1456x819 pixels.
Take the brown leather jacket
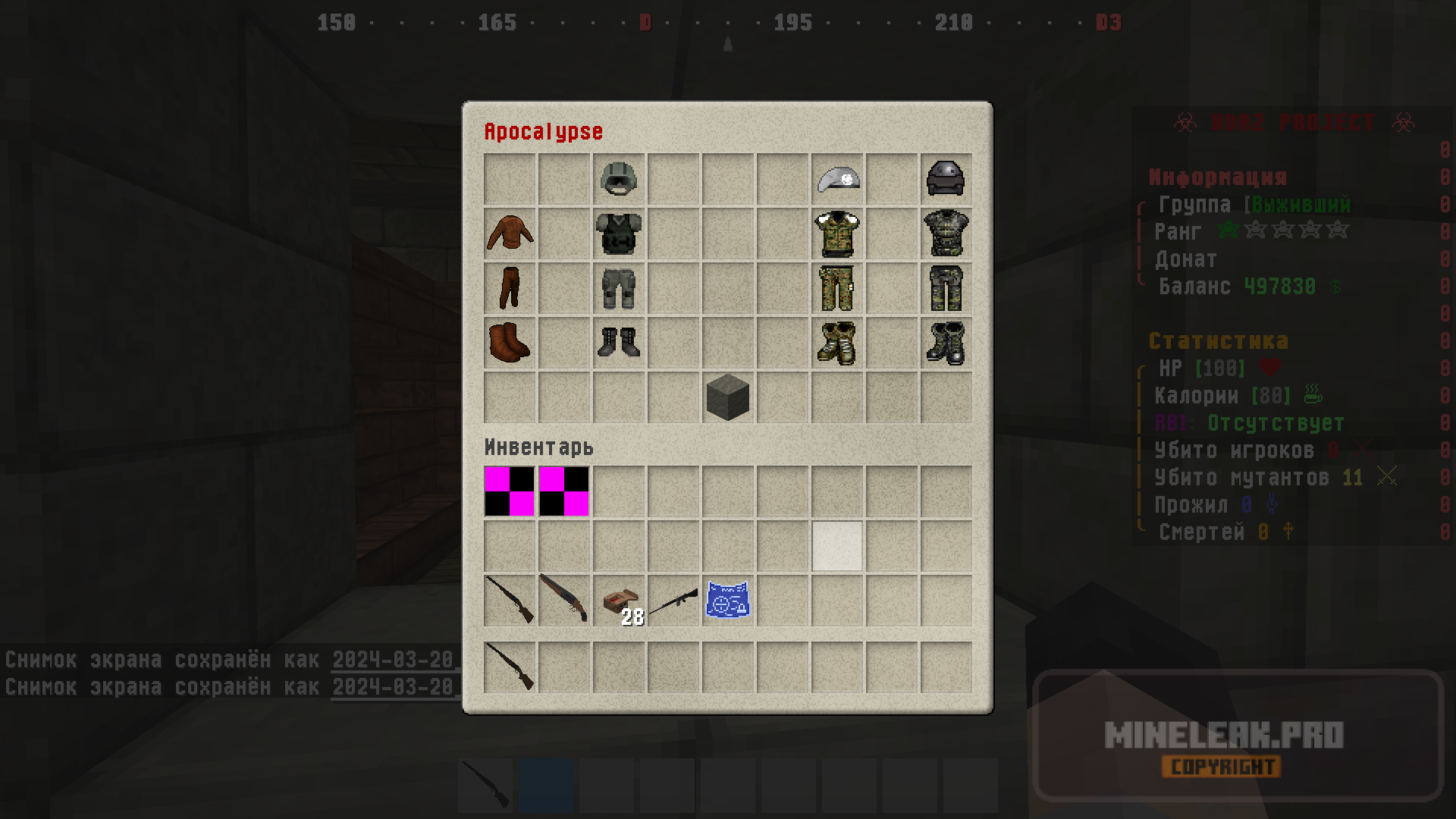[x=510, y=234]
